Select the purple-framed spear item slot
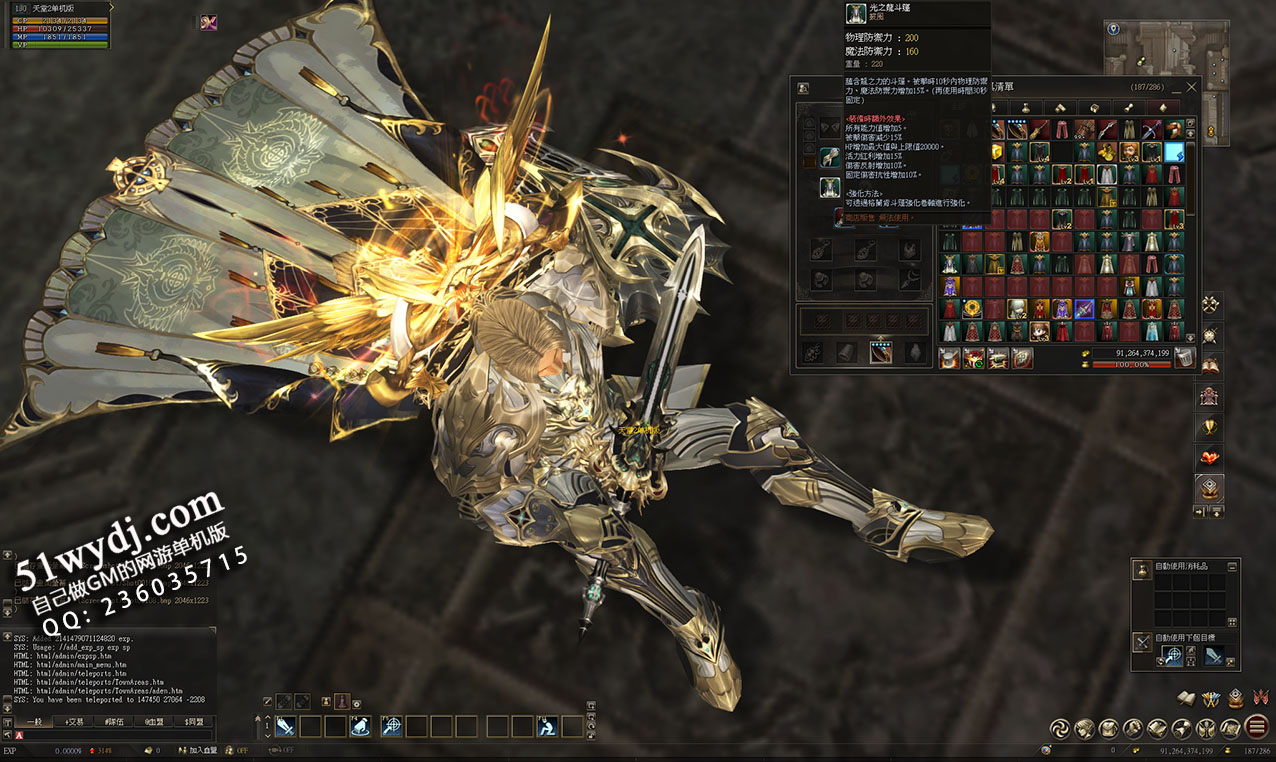 tap(1084, 309)
